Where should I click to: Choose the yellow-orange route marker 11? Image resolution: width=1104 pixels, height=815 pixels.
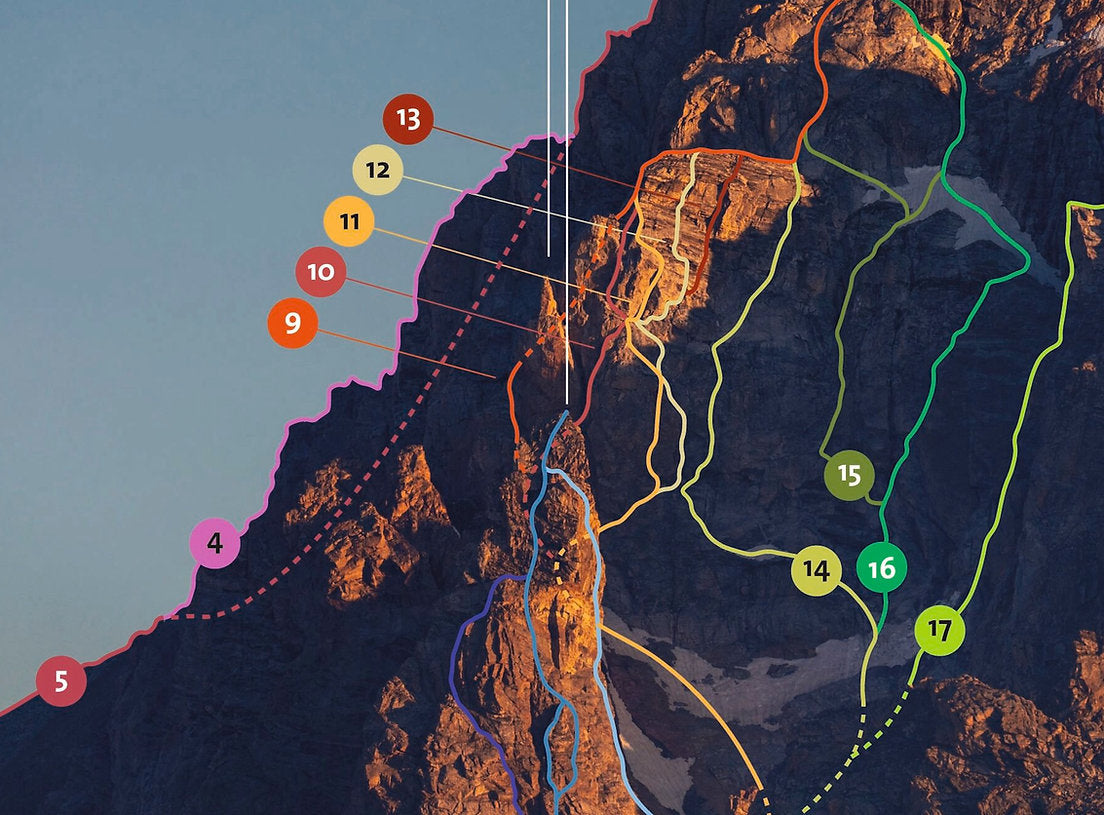click(x=348, y=221)
